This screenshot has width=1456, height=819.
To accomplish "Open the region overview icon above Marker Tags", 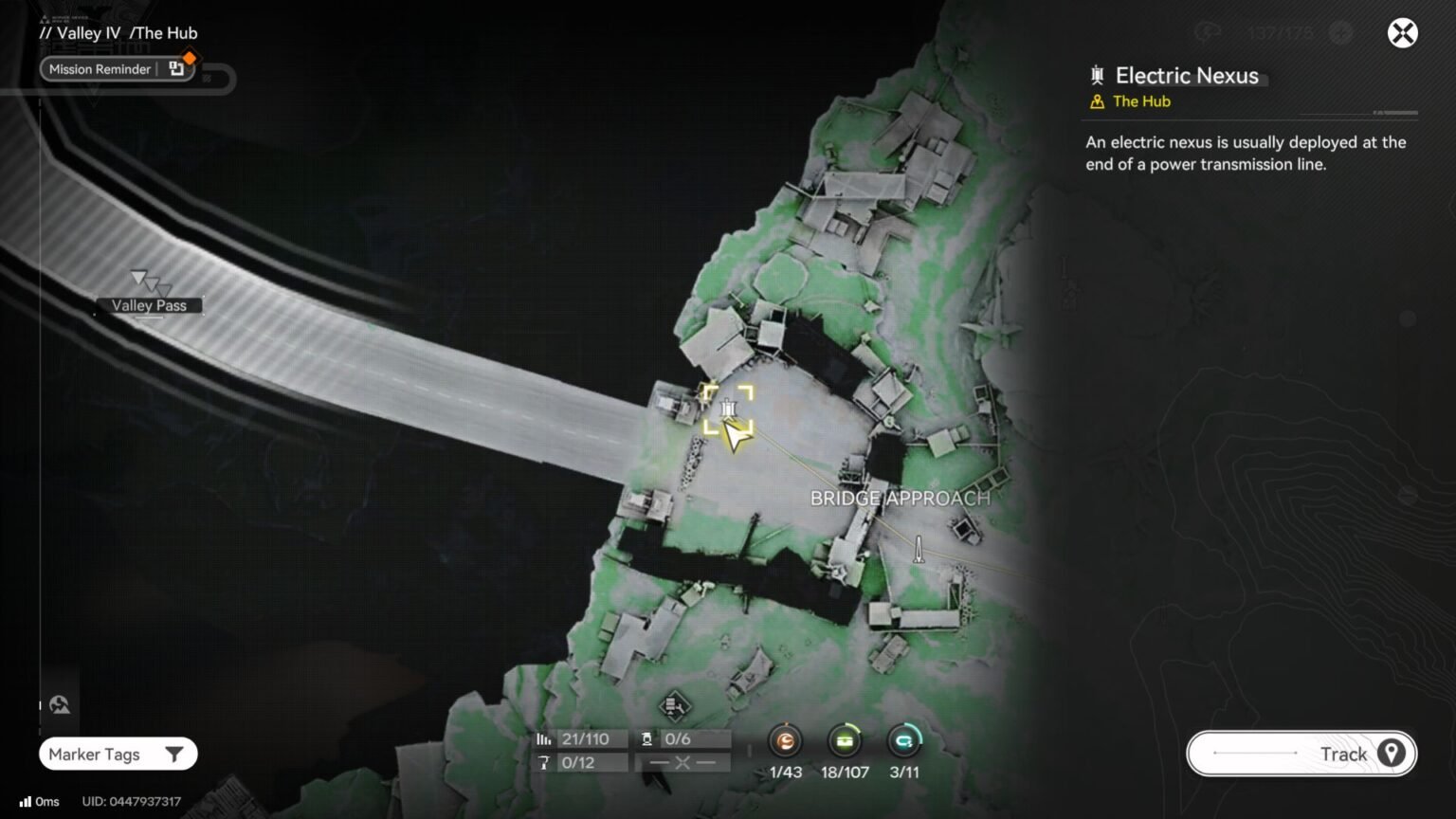I will coord(60,704).
